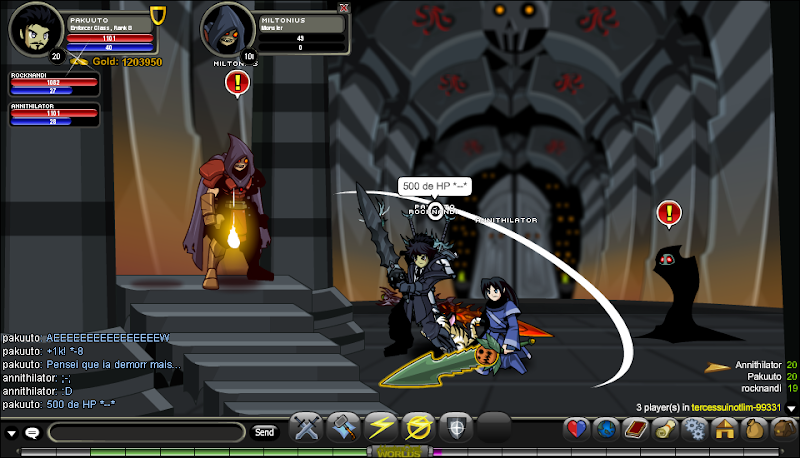The width and height of the screenshot is (800, 458).
Task: Use the hammer skill
Action: click(x=343, y=428)
